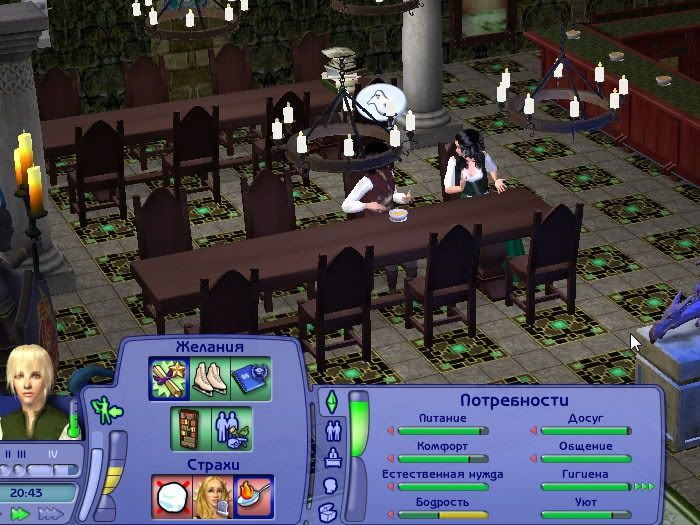Click the blonde woman fear icon
Image resolution: width=700 pixels, height=525 pixels.
point(213,497)
